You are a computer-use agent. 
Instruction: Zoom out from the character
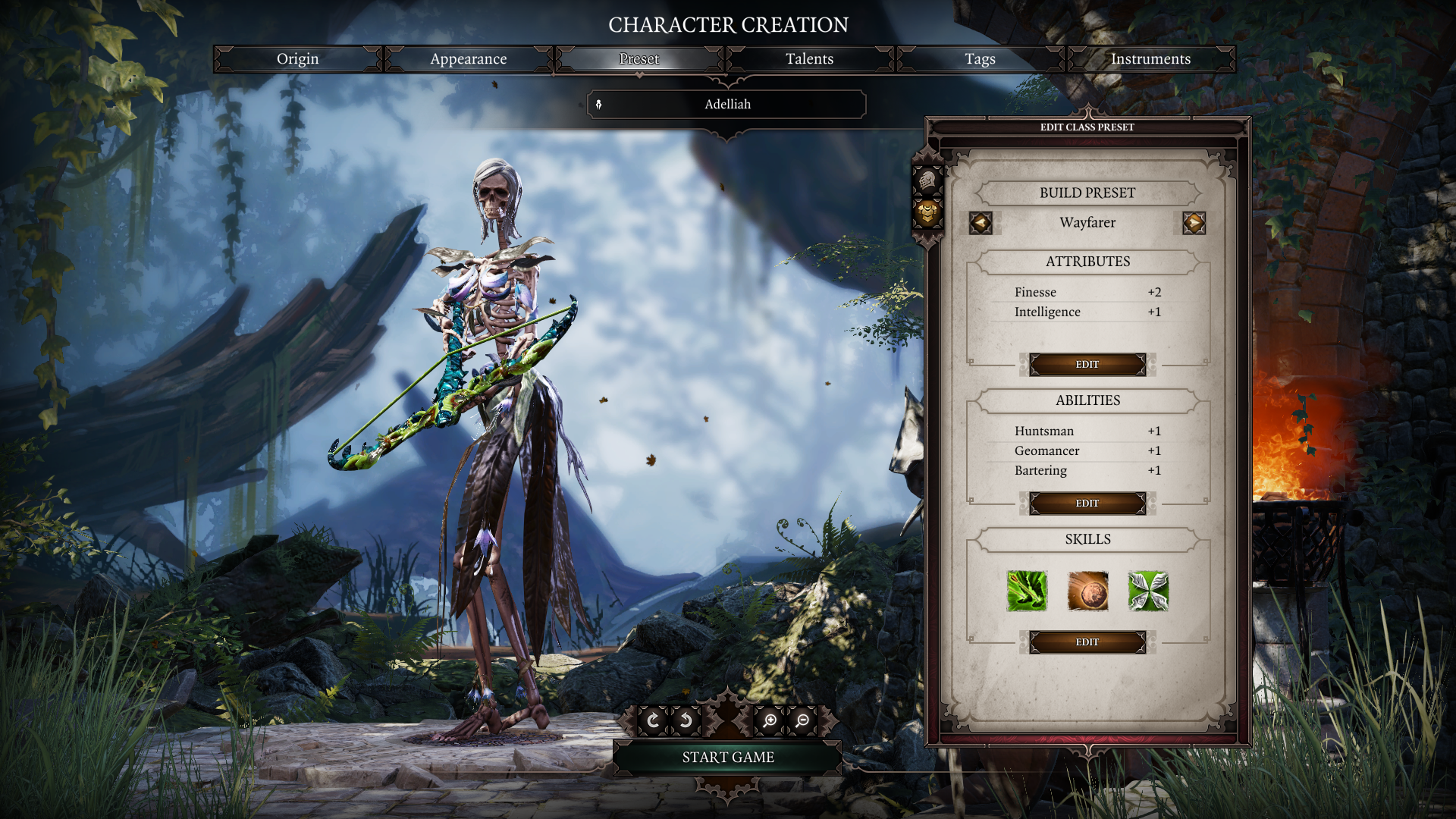tap(802, 720)
